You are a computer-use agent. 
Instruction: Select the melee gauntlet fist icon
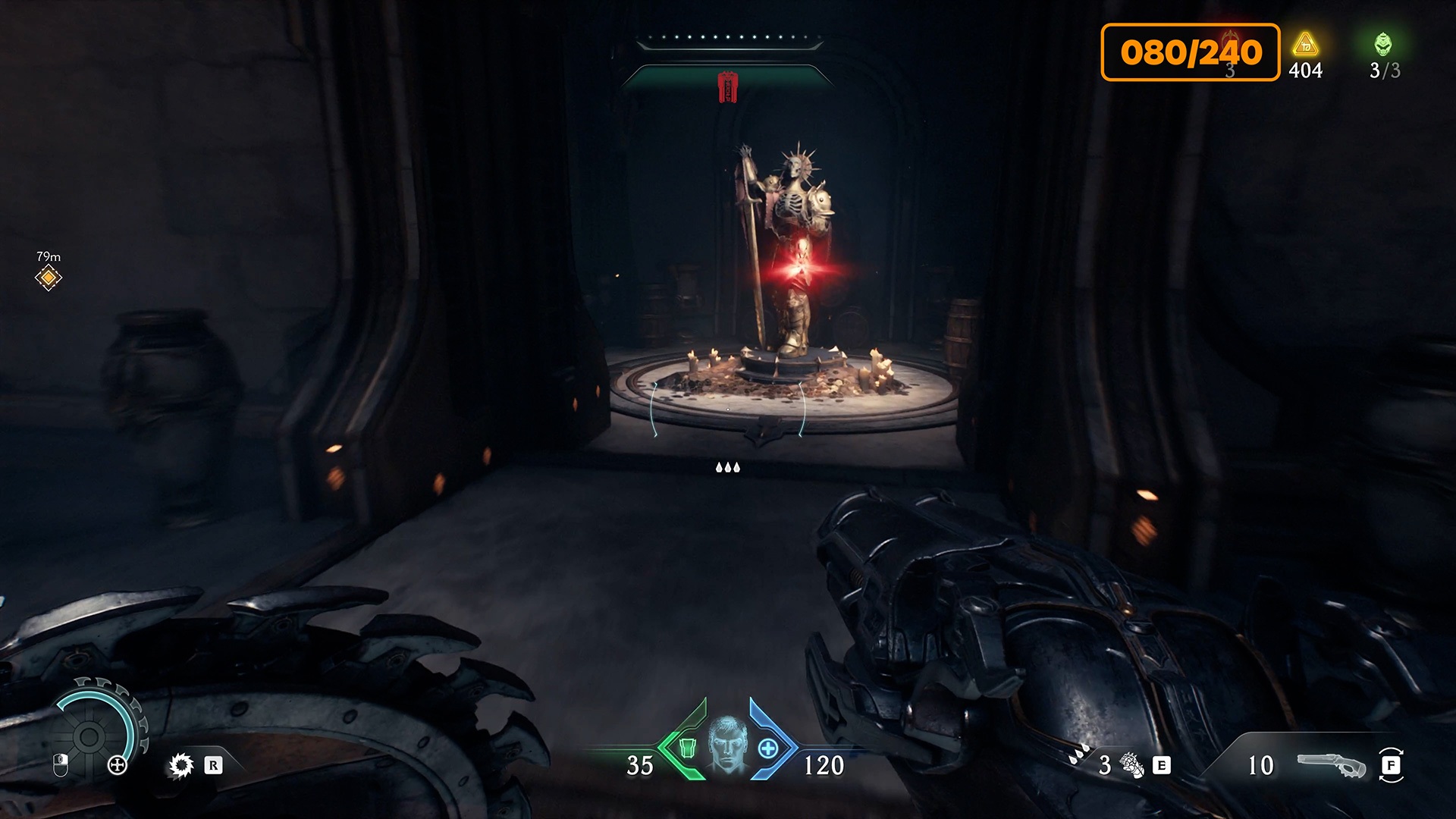coord(1131,765)
